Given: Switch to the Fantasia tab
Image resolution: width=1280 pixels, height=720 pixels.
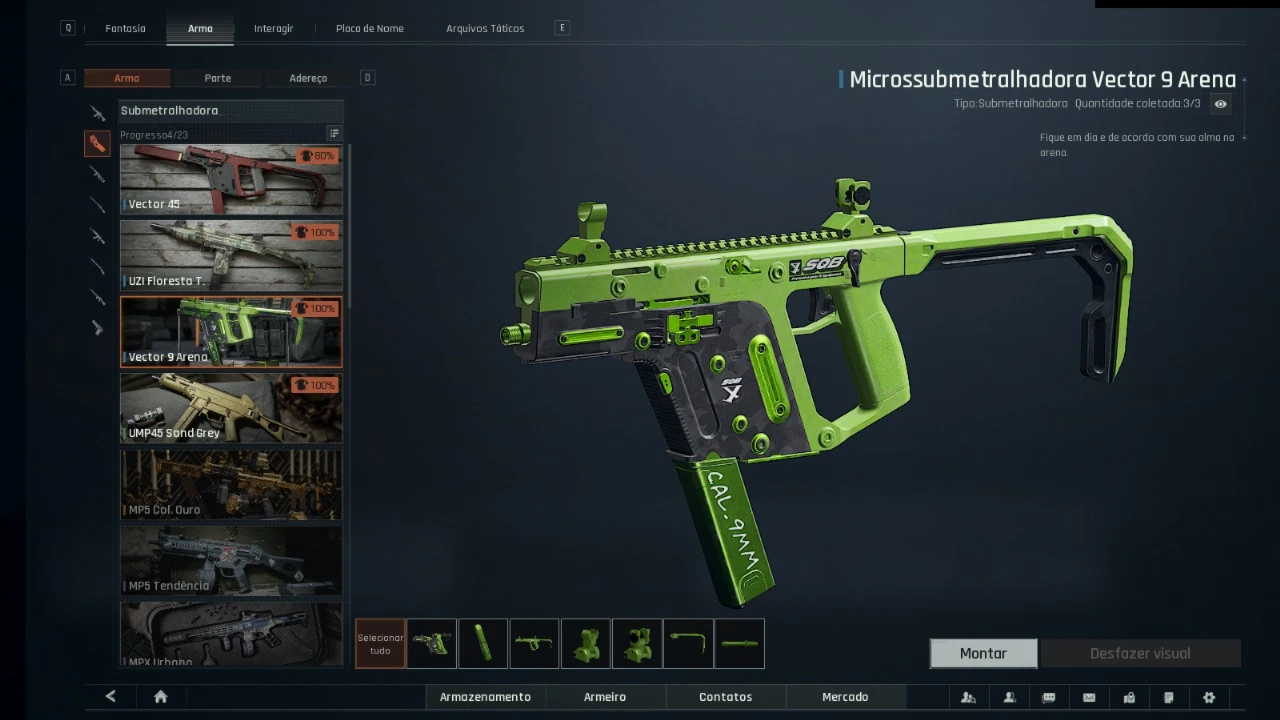Looking at the screenshot, I should tap(125, 28).
